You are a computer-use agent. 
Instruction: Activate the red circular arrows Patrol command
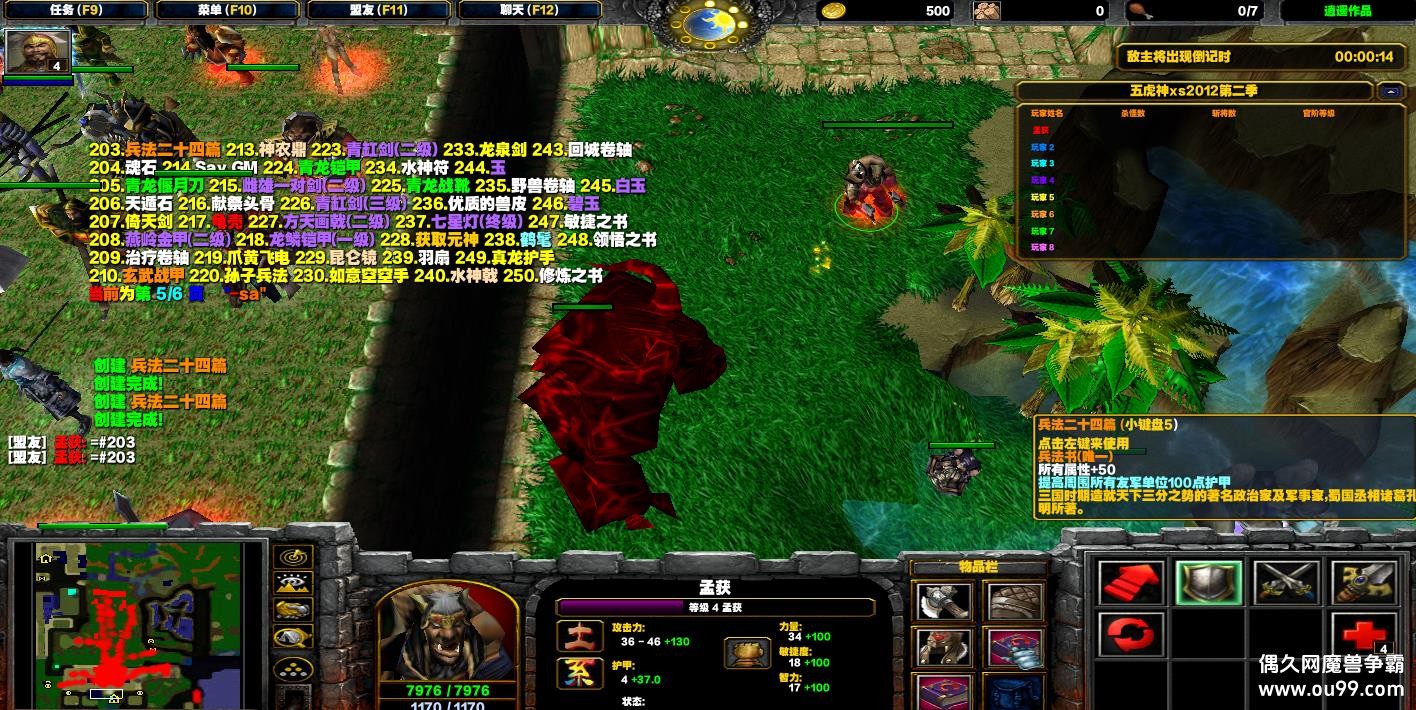(1131, 634)
